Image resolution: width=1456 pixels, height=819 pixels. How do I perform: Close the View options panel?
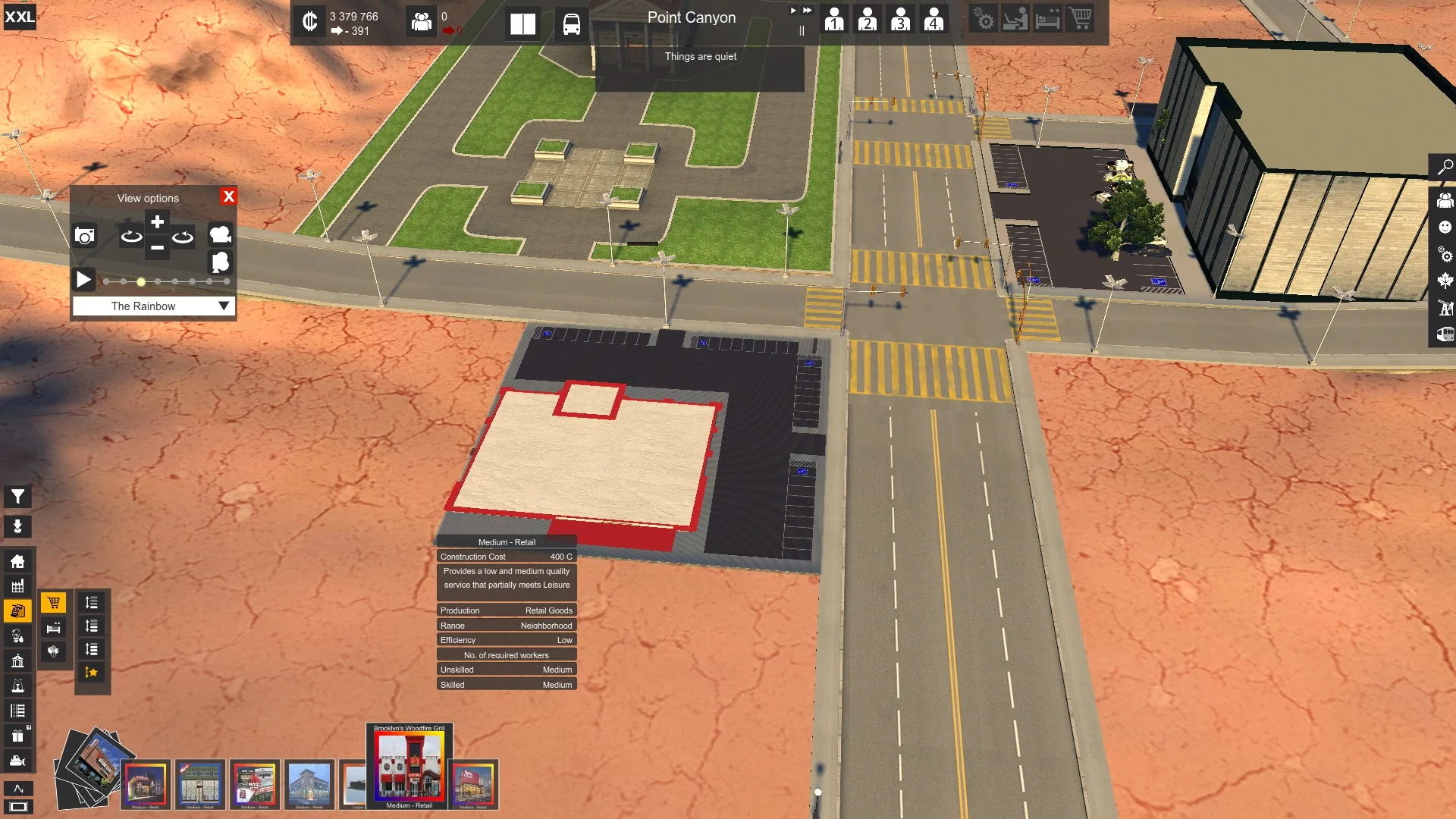tap(228, 196)
